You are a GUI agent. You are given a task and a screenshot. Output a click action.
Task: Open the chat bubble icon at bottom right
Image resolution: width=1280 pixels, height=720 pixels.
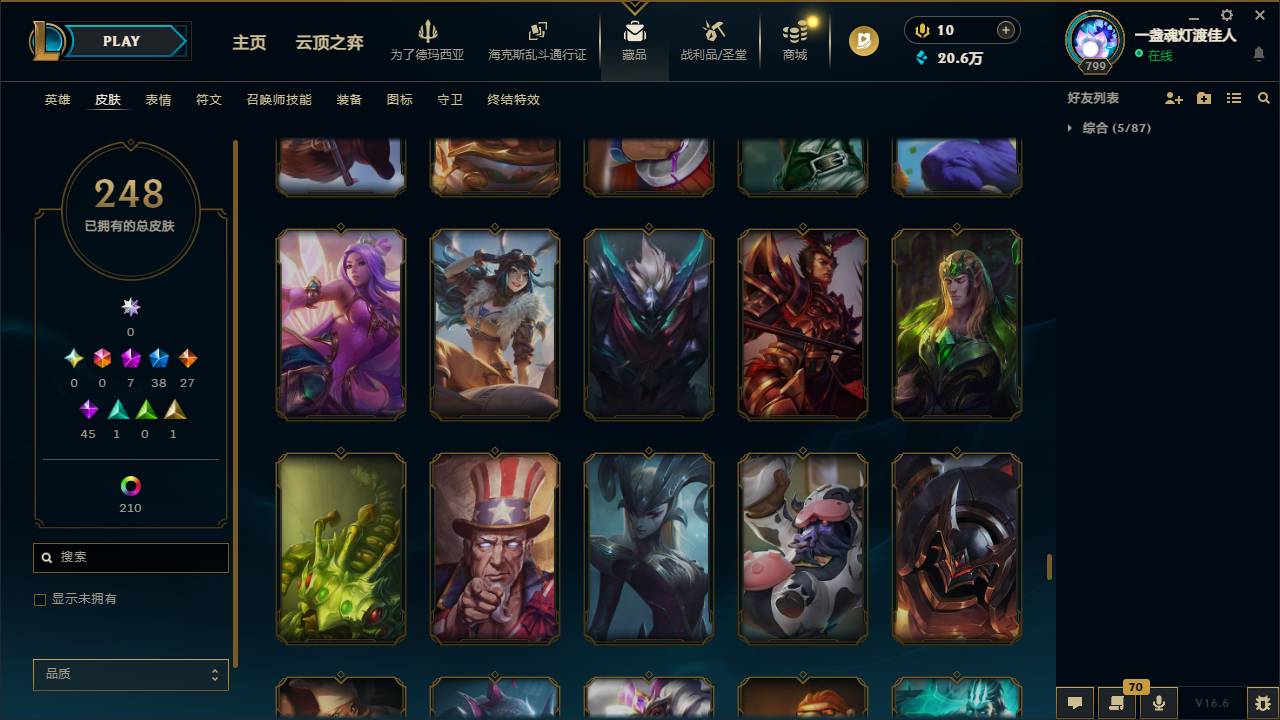click(x=1074, y=703)
